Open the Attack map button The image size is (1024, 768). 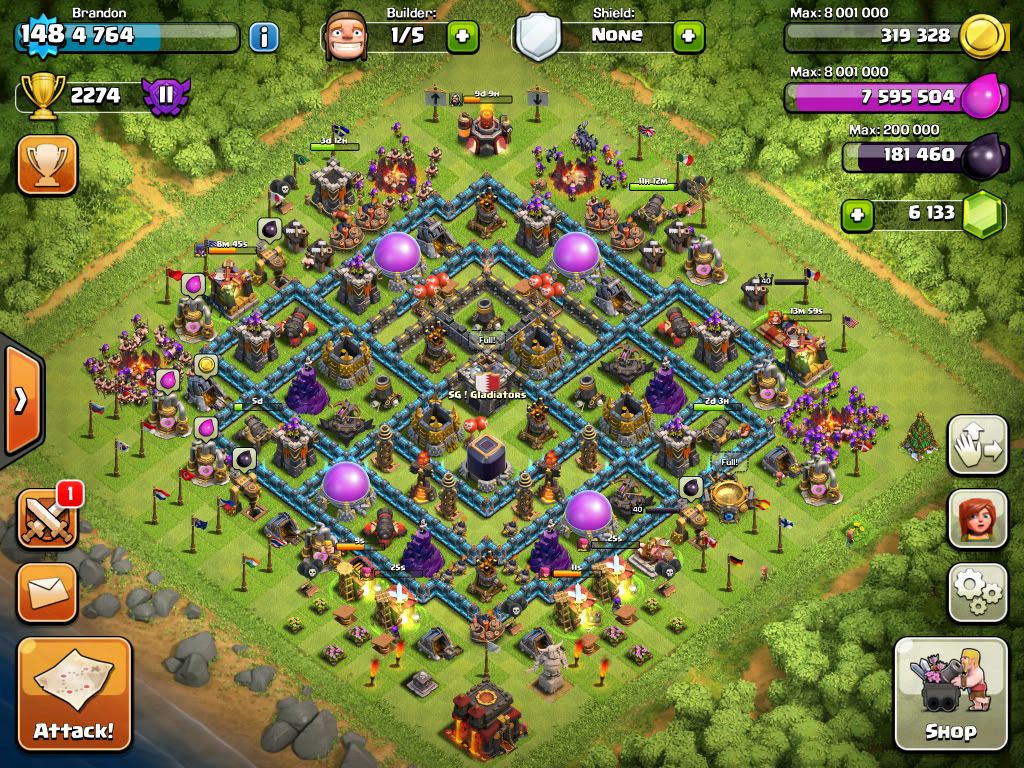click(74, 692)
